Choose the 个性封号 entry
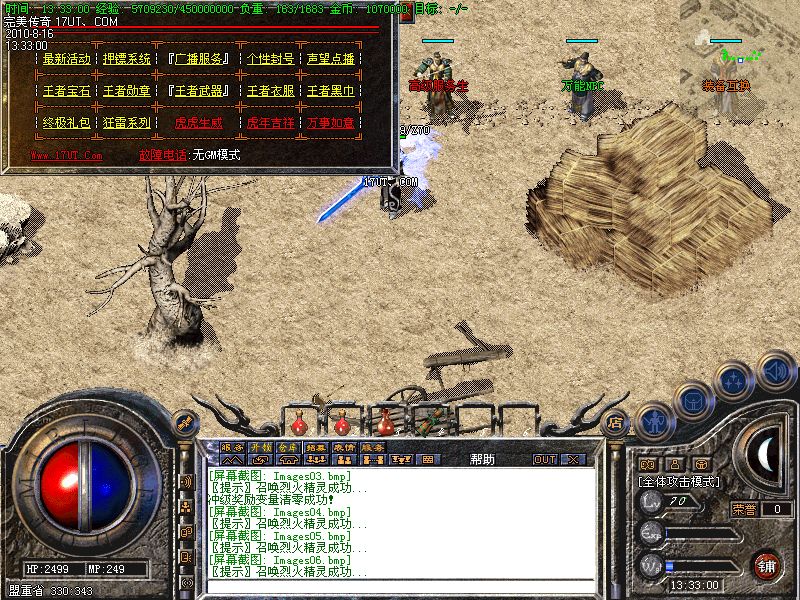Viewport: 800px width, 600px height. 270,59
